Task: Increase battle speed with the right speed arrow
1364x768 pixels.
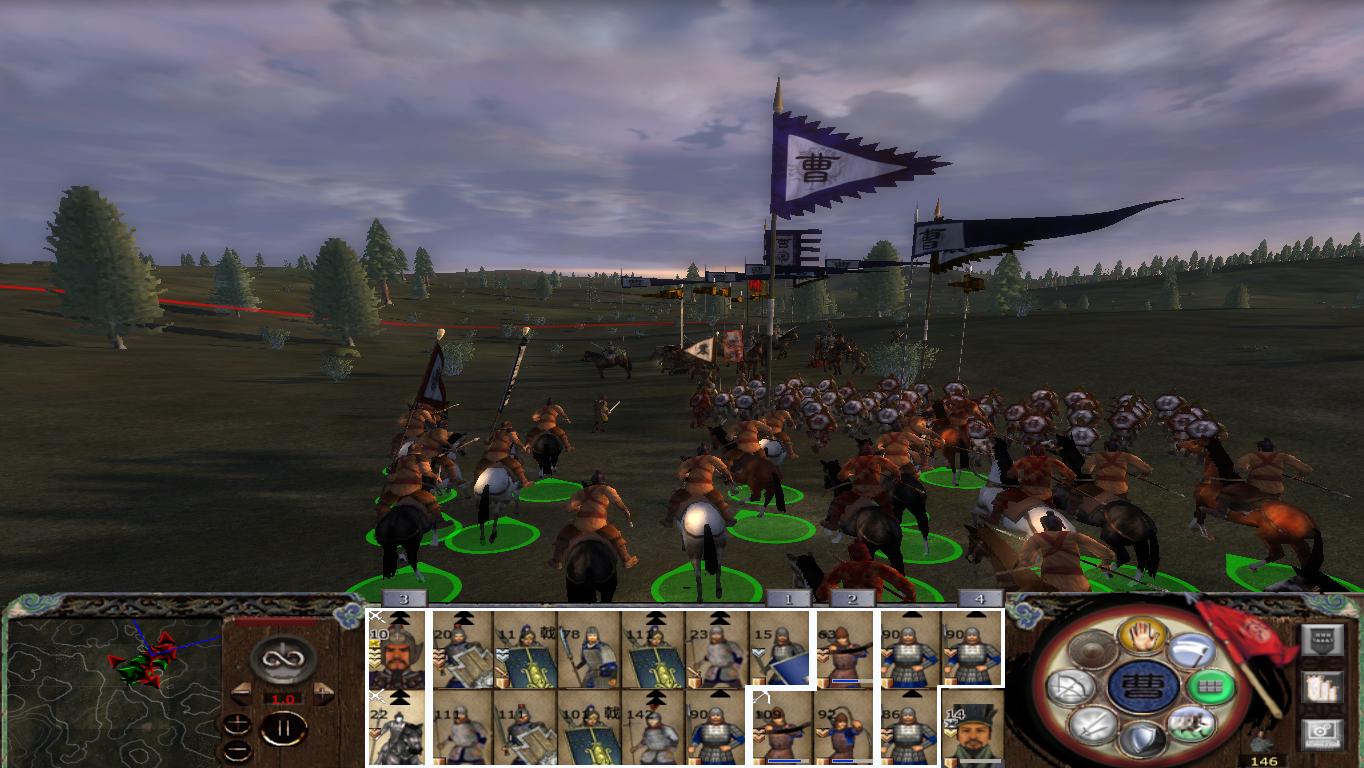Action: 322,694
